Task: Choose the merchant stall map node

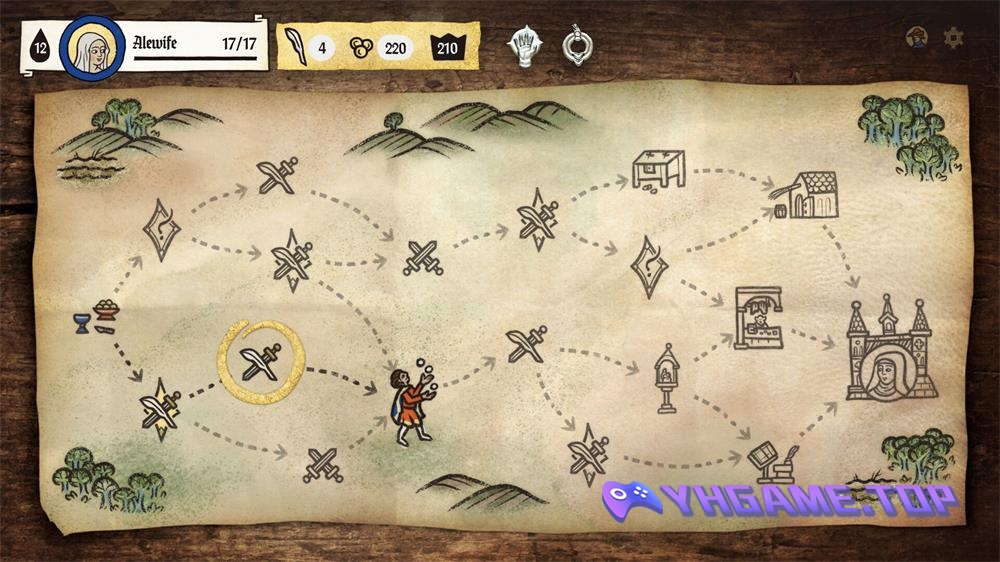Action: (x=758, y=319)
